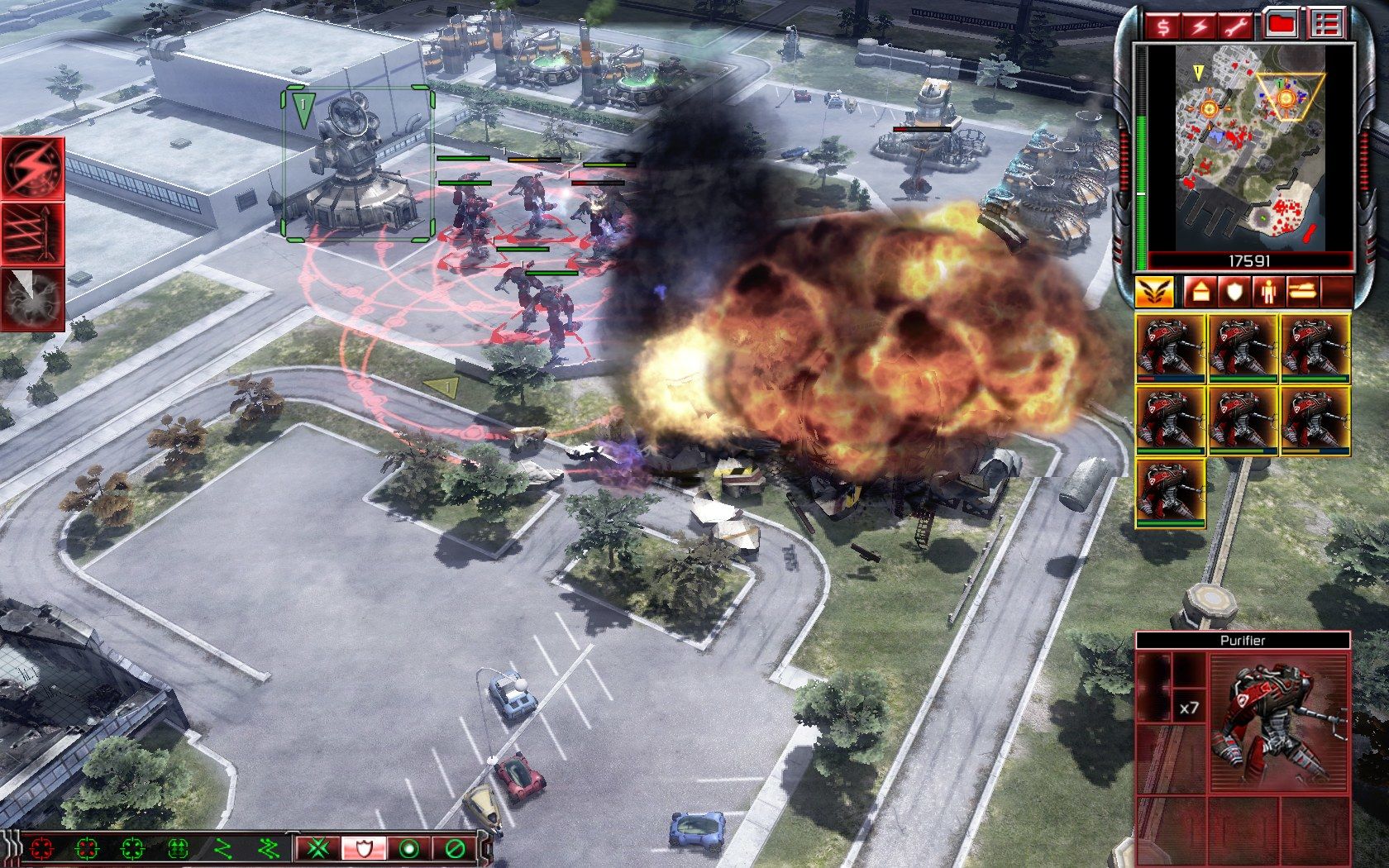Switch to the structures build tab
Screen dimensions: 1389x868
tap(1199, 291)
